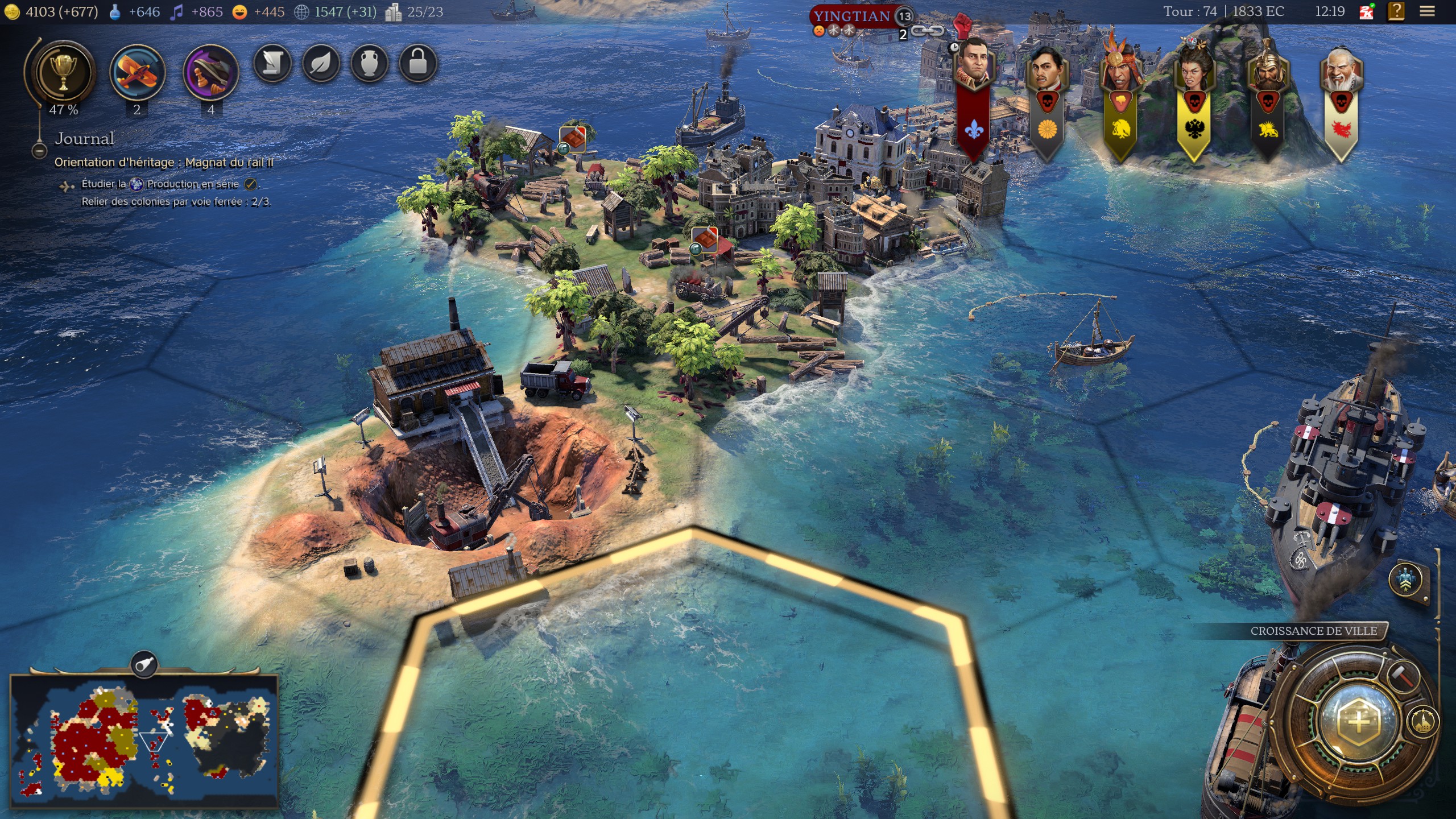Collapse the Journal with the minus button
Screen dimensions: 1456x819
(39, 151)
